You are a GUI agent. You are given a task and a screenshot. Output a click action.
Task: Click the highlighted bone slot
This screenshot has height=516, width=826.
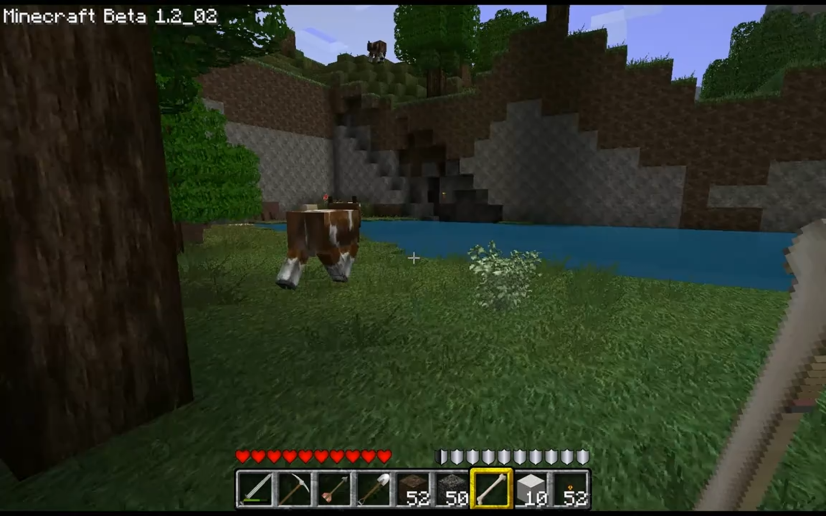point(491,490)
